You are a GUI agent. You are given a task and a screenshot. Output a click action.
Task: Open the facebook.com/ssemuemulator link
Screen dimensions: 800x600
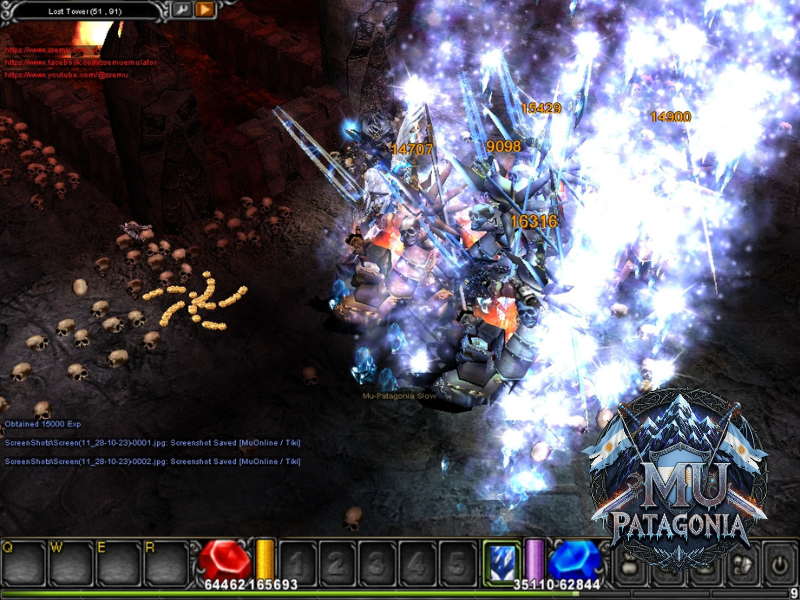point(80,61)
